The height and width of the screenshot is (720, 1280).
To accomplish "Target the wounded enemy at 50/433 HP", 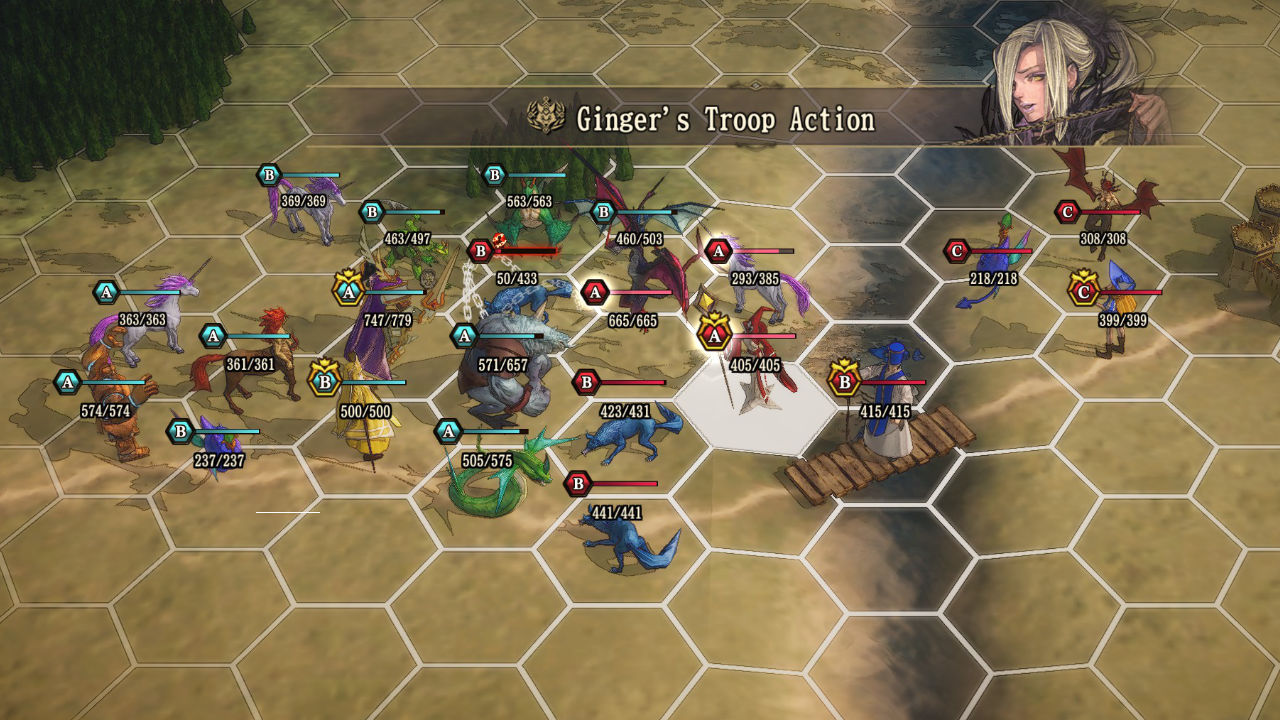I will [x=520, y=297].
